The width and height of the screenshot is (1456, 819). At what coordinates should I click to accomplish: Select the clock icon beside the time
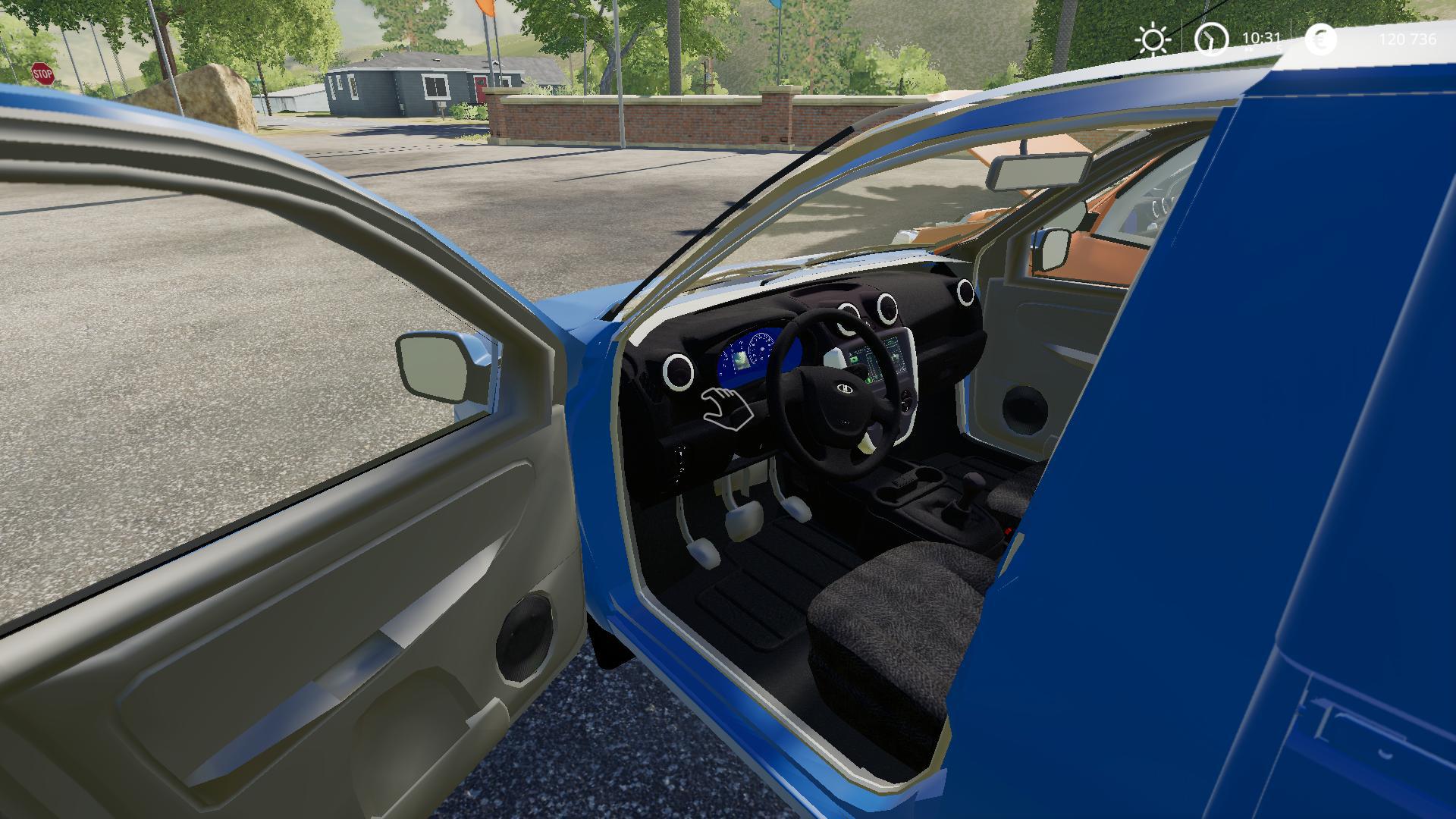pos(1211,39)
